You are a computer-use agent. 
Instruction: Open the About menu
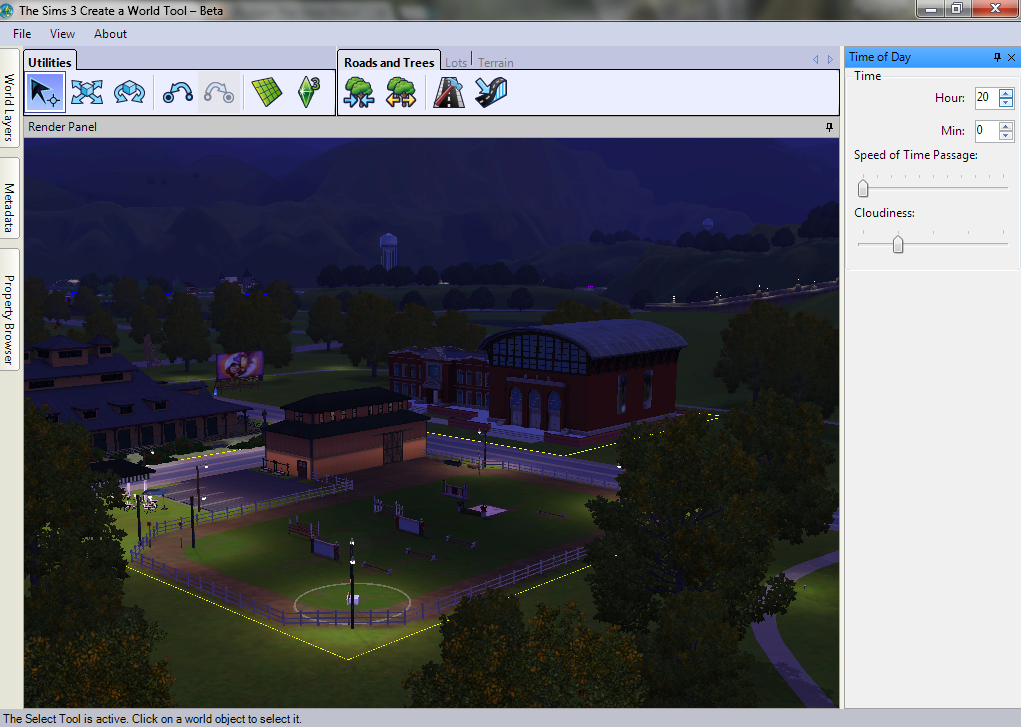(x=110, y=34)
